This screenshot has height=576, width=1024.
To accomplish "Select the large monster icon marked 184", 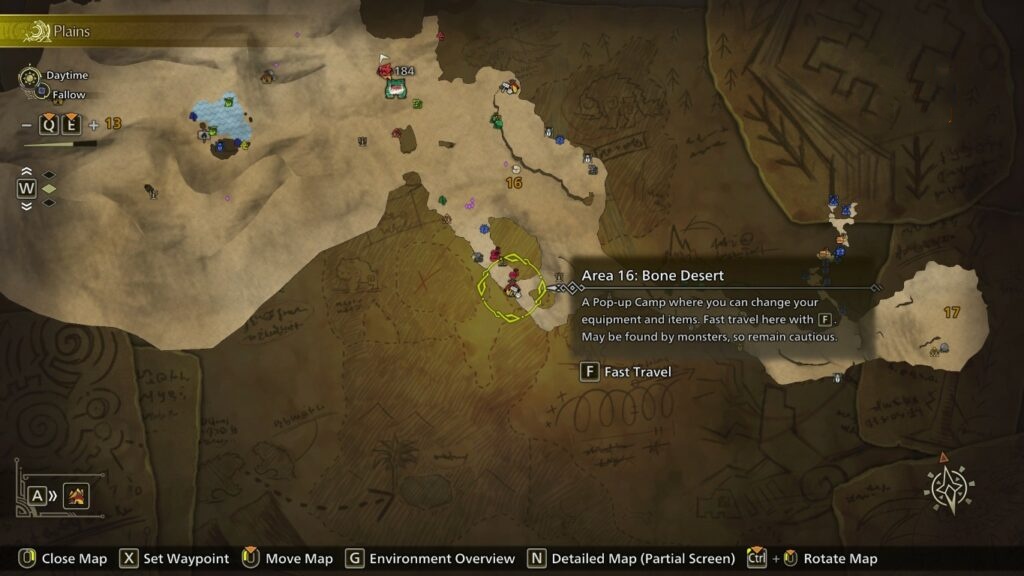I will [x=395, y=88].
